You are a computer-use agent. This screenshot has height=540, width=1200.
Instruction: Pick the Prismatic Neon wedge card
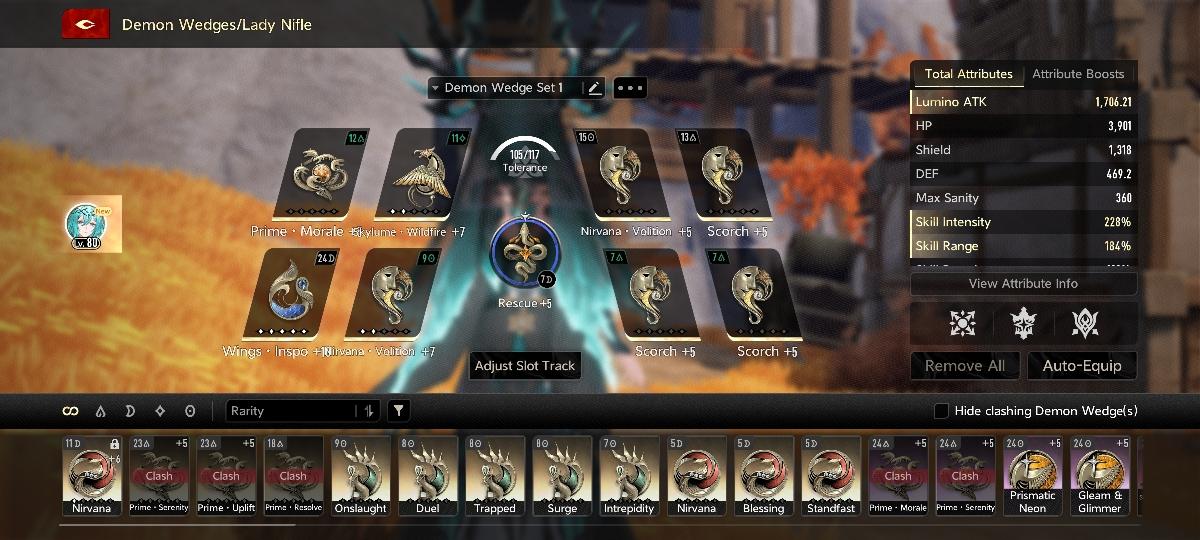click(x=1032, y=476)
